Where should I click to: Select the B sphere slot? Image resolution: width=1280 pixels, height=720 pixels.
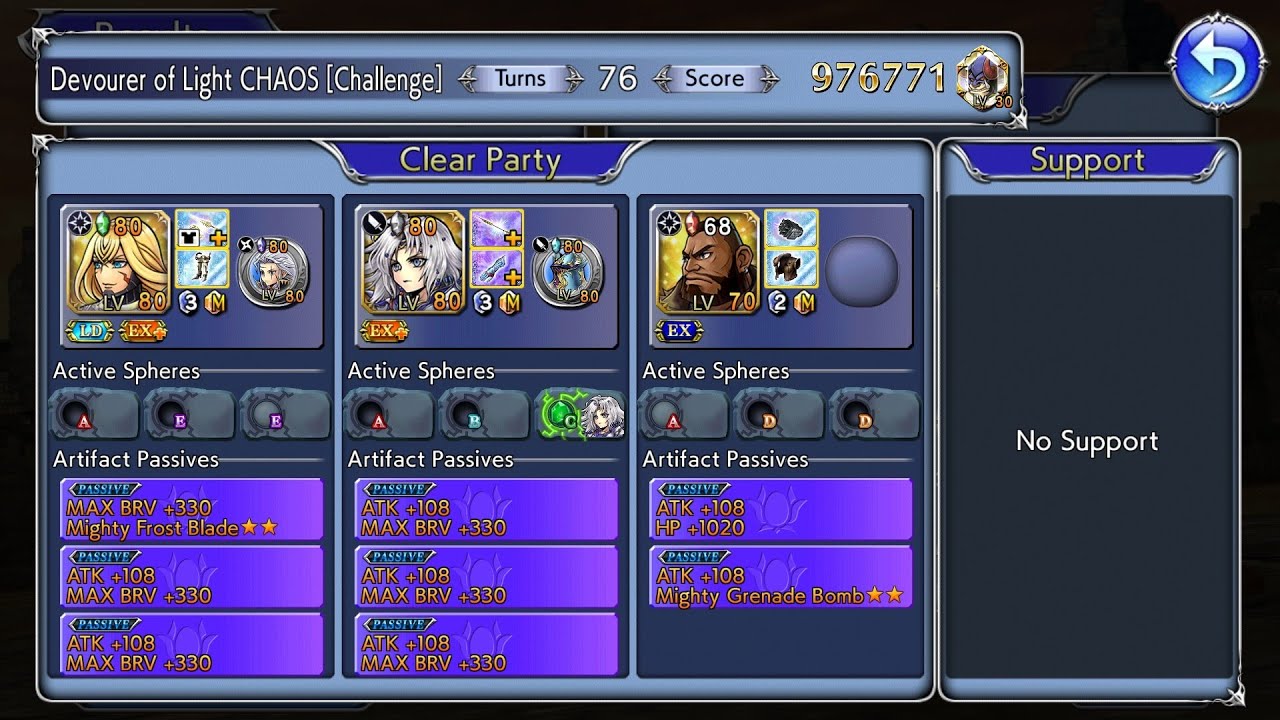click(x=485, y=415)
